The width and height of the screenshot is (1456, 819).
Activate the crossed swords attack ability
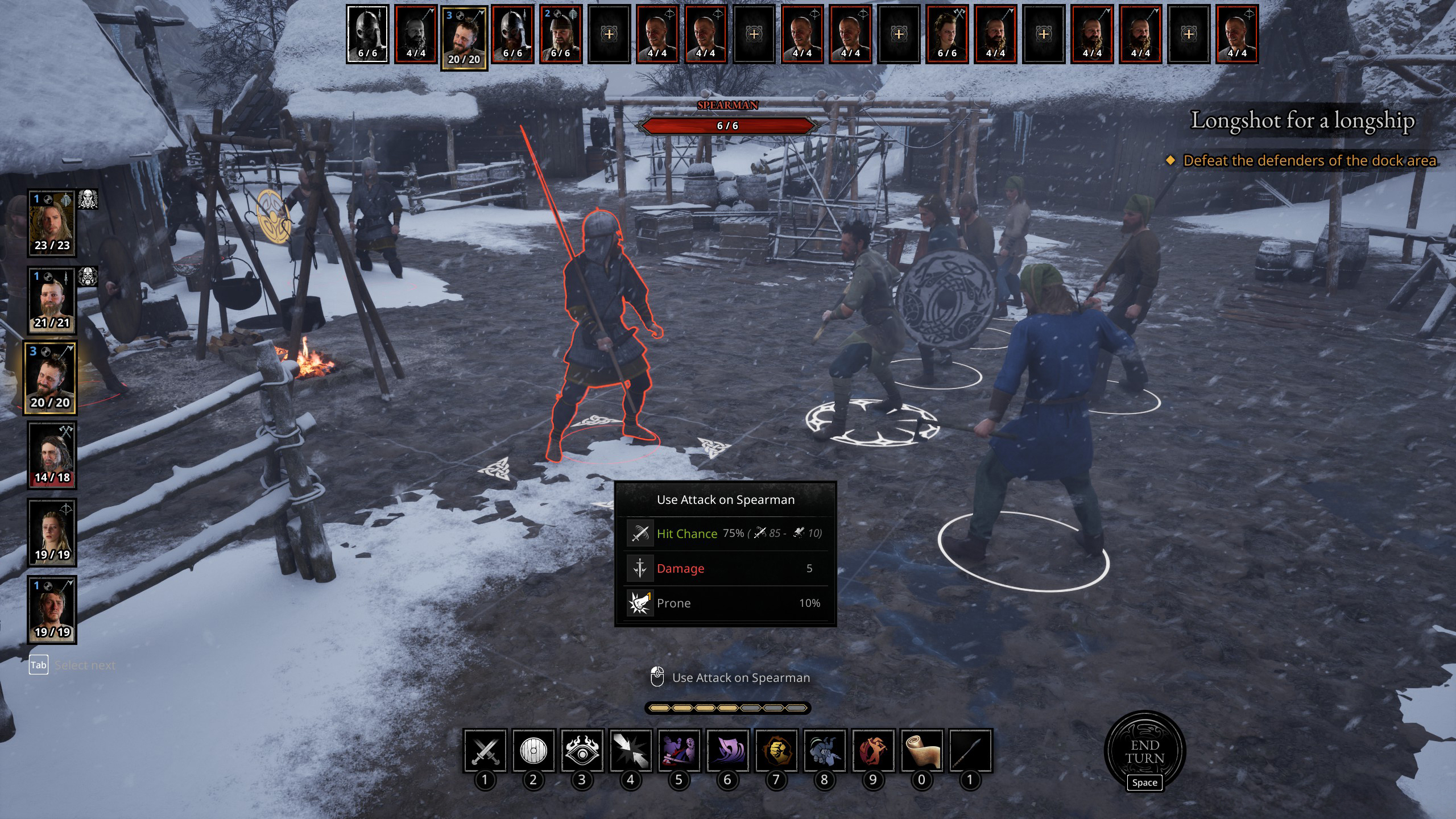click(485, 751)
